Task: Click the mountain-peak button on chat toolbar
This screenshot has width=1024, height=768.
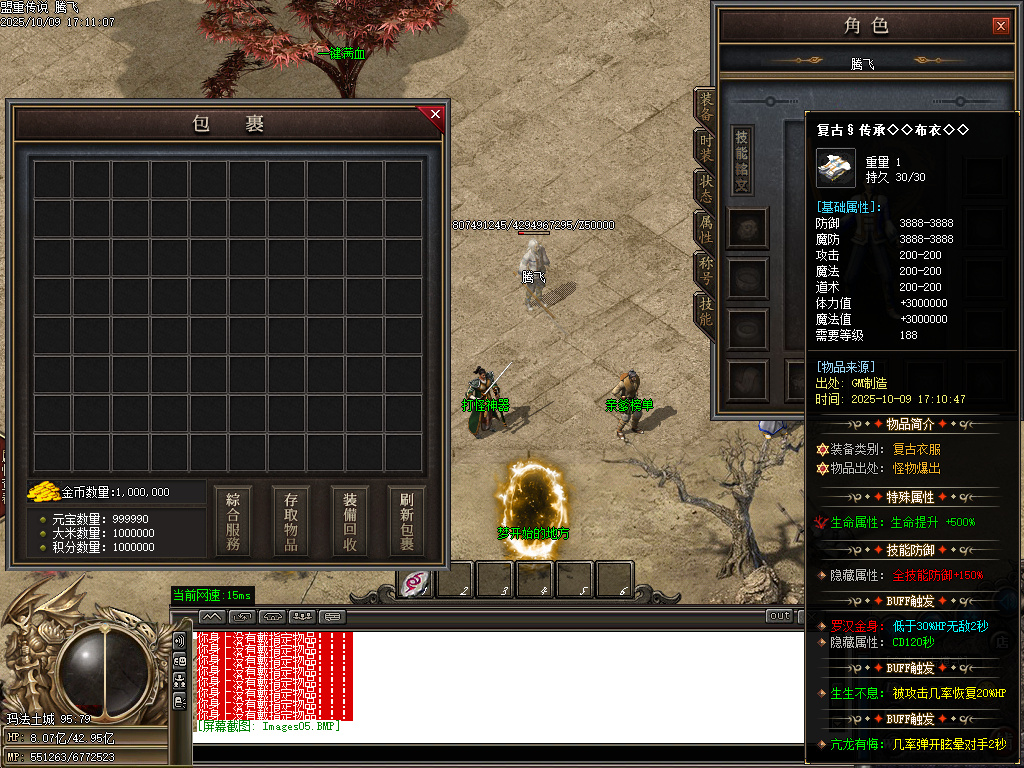Action: point(212,616)
